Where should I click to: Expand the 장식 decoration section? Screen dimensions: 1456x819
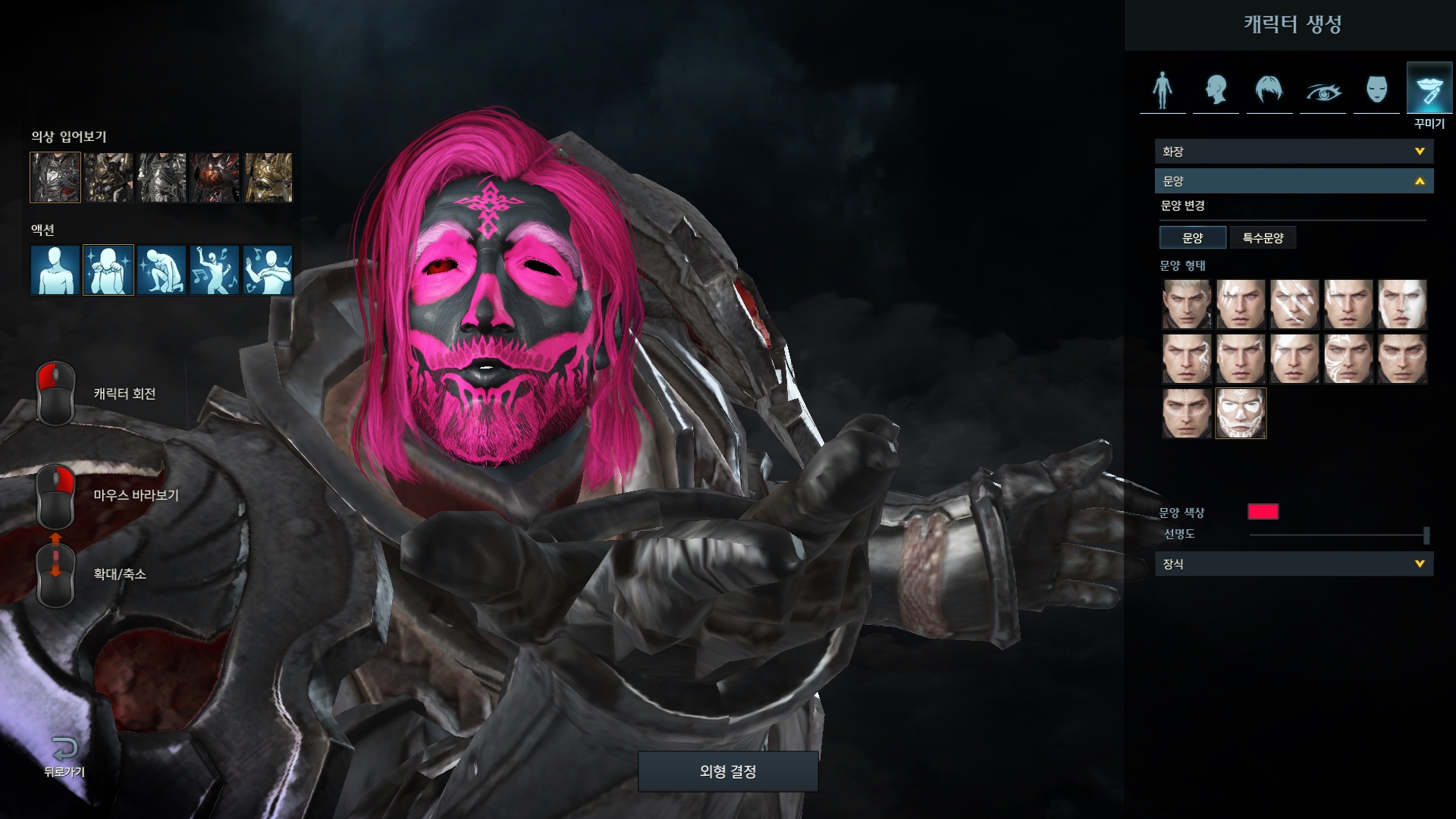pyautogui.click(x=1293, y=564)
